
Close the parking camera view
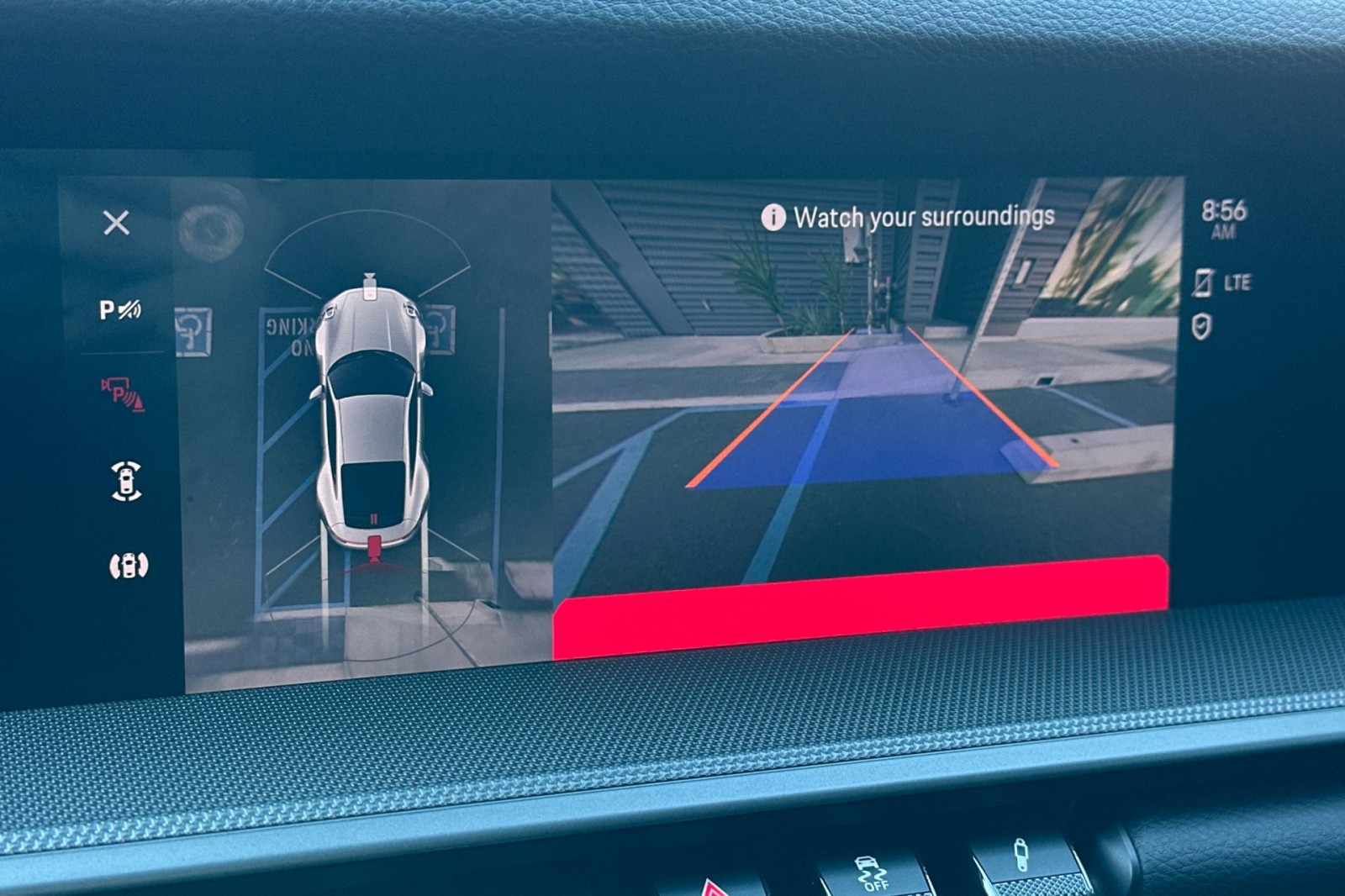pyautogui.click(x=116, y=223)
